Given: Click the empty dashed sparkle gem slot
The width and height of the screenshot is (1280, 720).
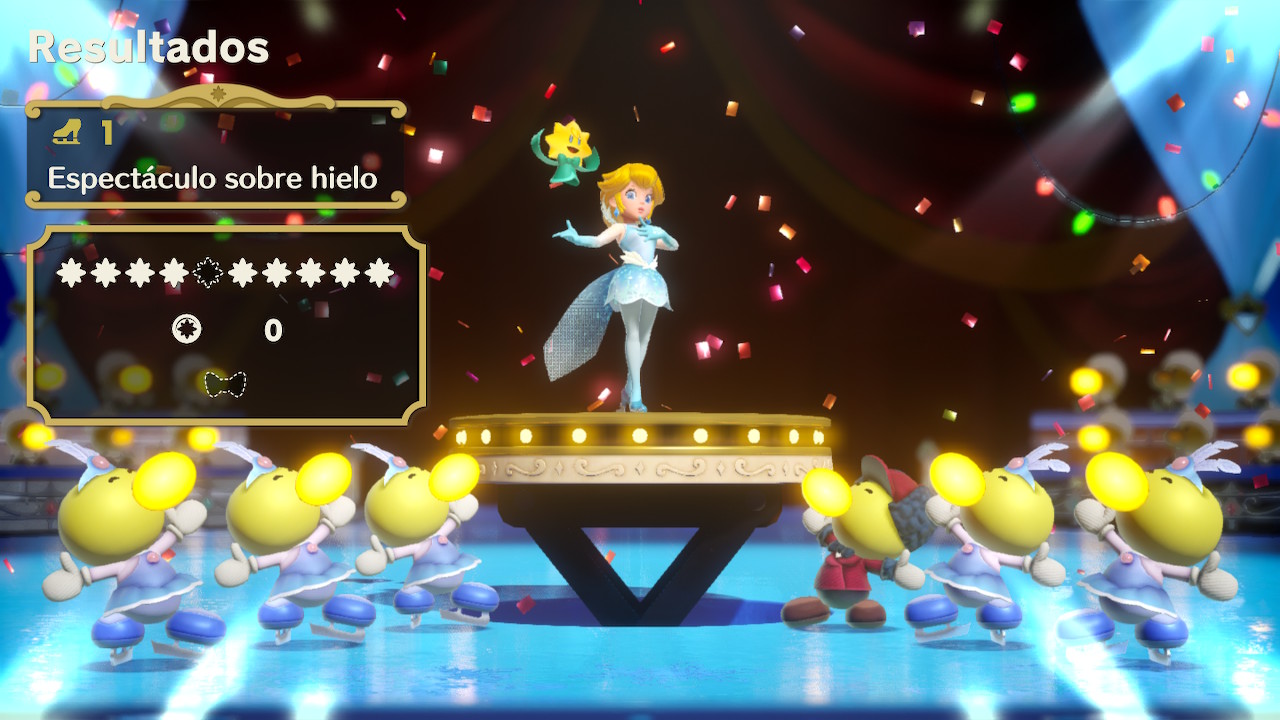Looking at the screenshot, I should (x=207, y=272).
